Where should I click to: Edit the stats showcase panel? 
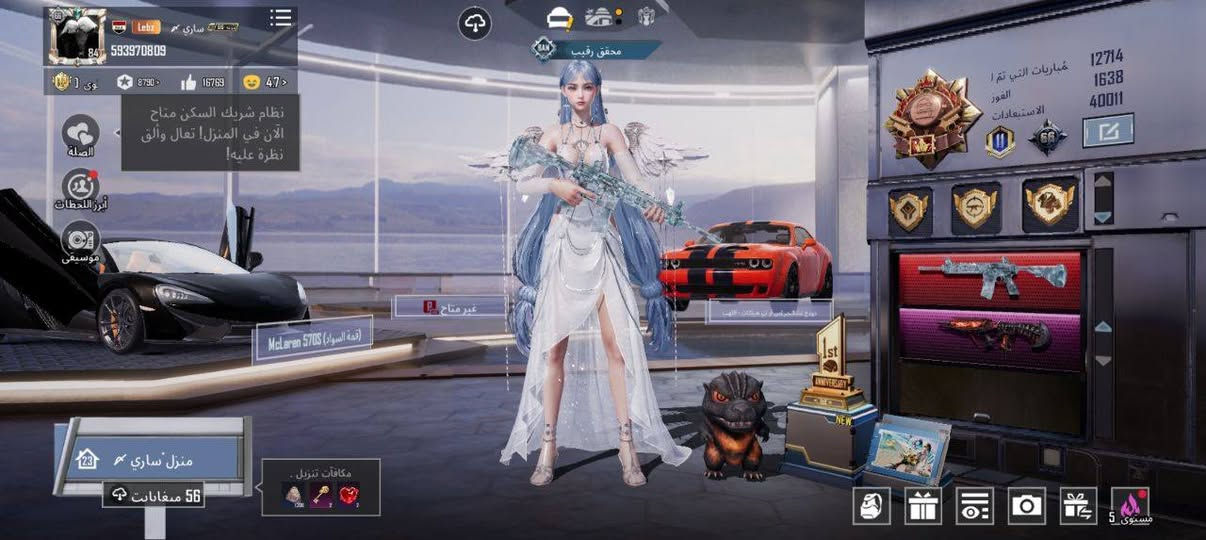point(1107,130)
